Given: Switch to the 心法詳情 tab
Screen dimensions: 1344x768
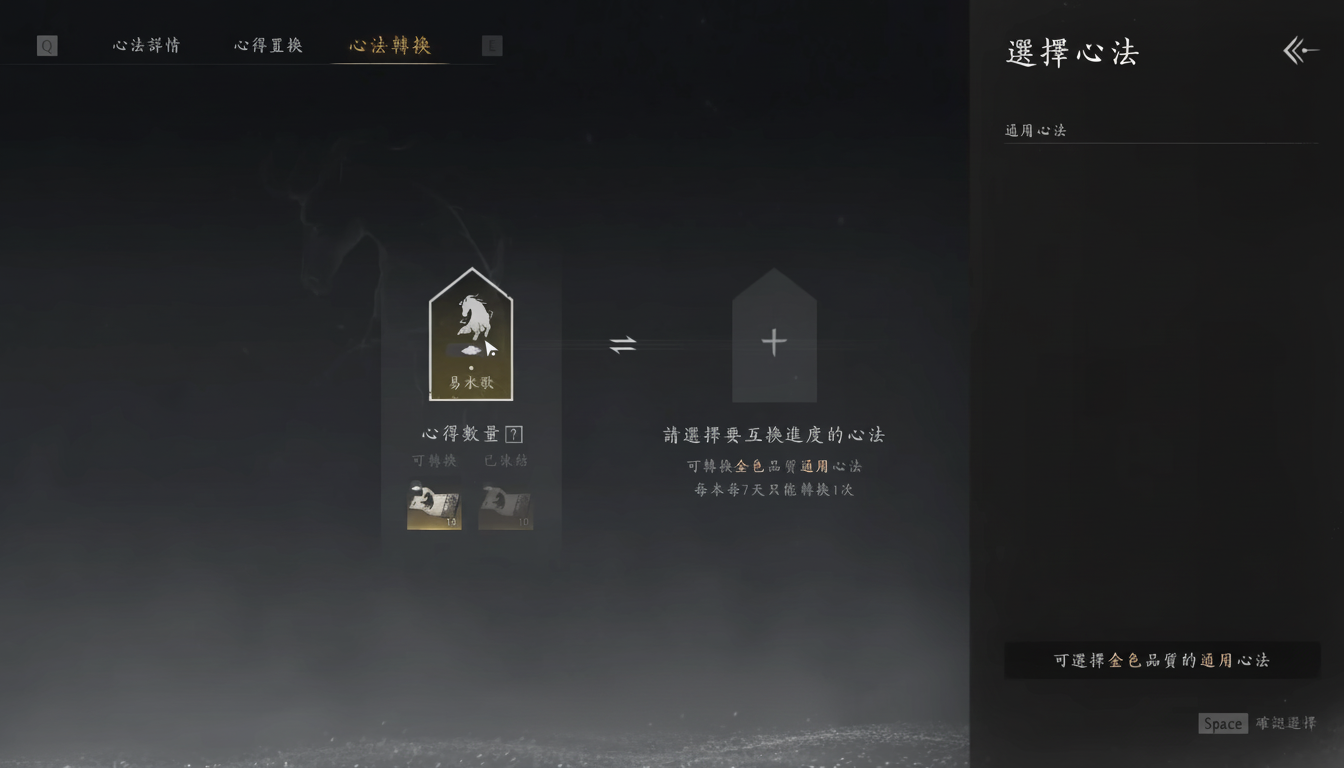Looking at the screenshot, I should pos(146,45).
